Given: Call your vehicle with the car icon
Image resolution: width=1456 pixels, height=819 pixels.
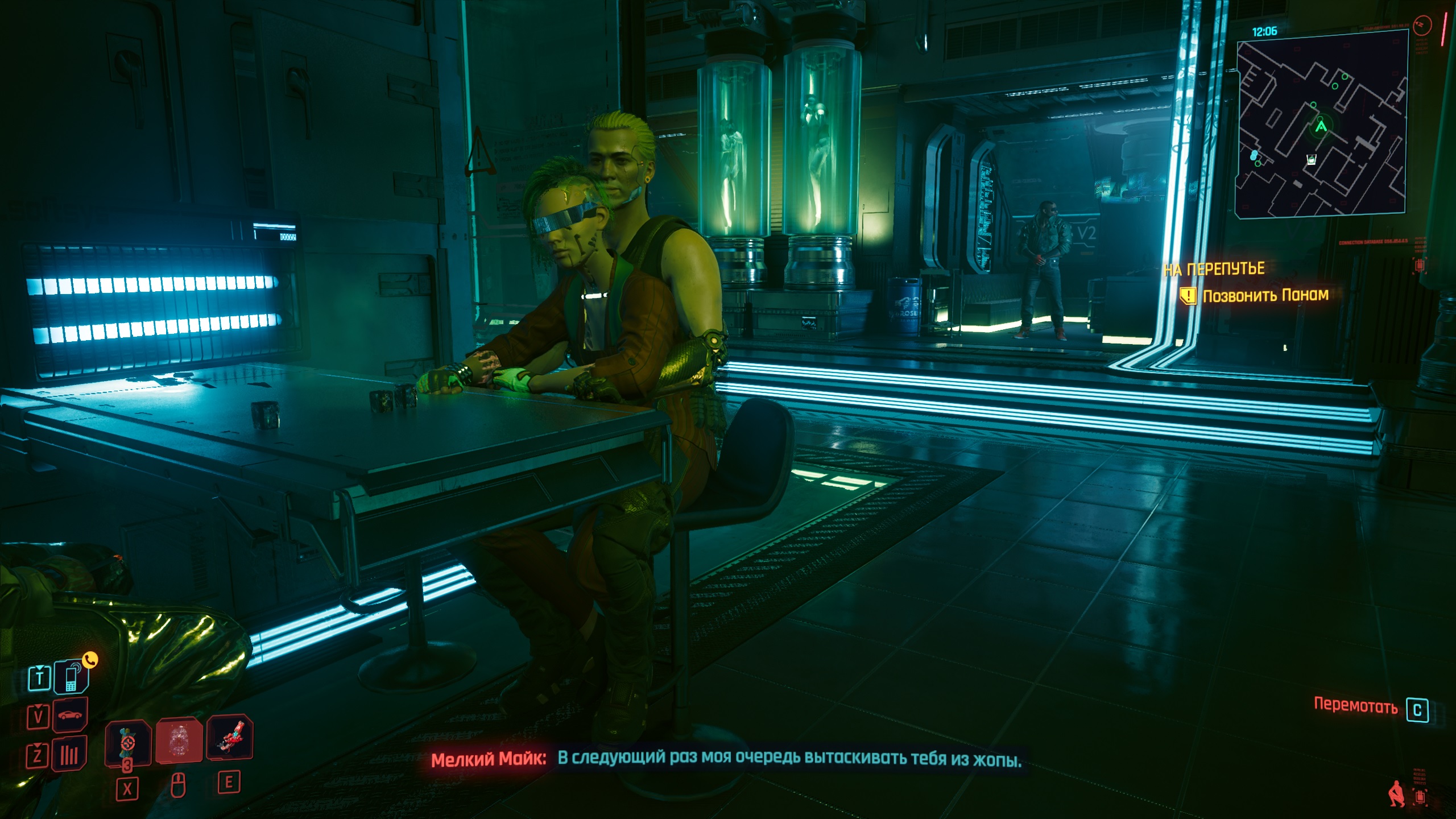Looking at the screenshot, I should (70, 715).
